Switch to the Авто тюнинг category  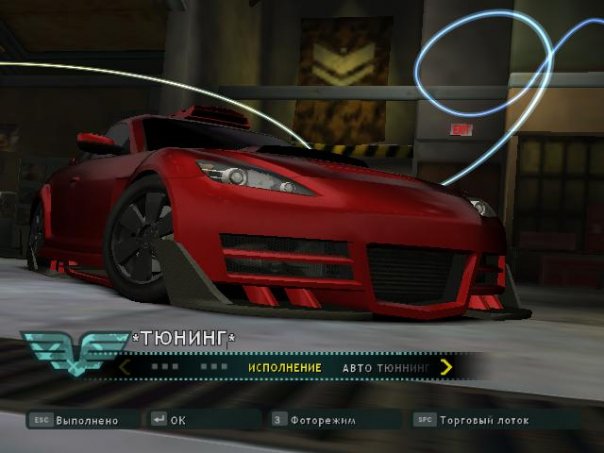pyautogui.click(x=386, y=368)
